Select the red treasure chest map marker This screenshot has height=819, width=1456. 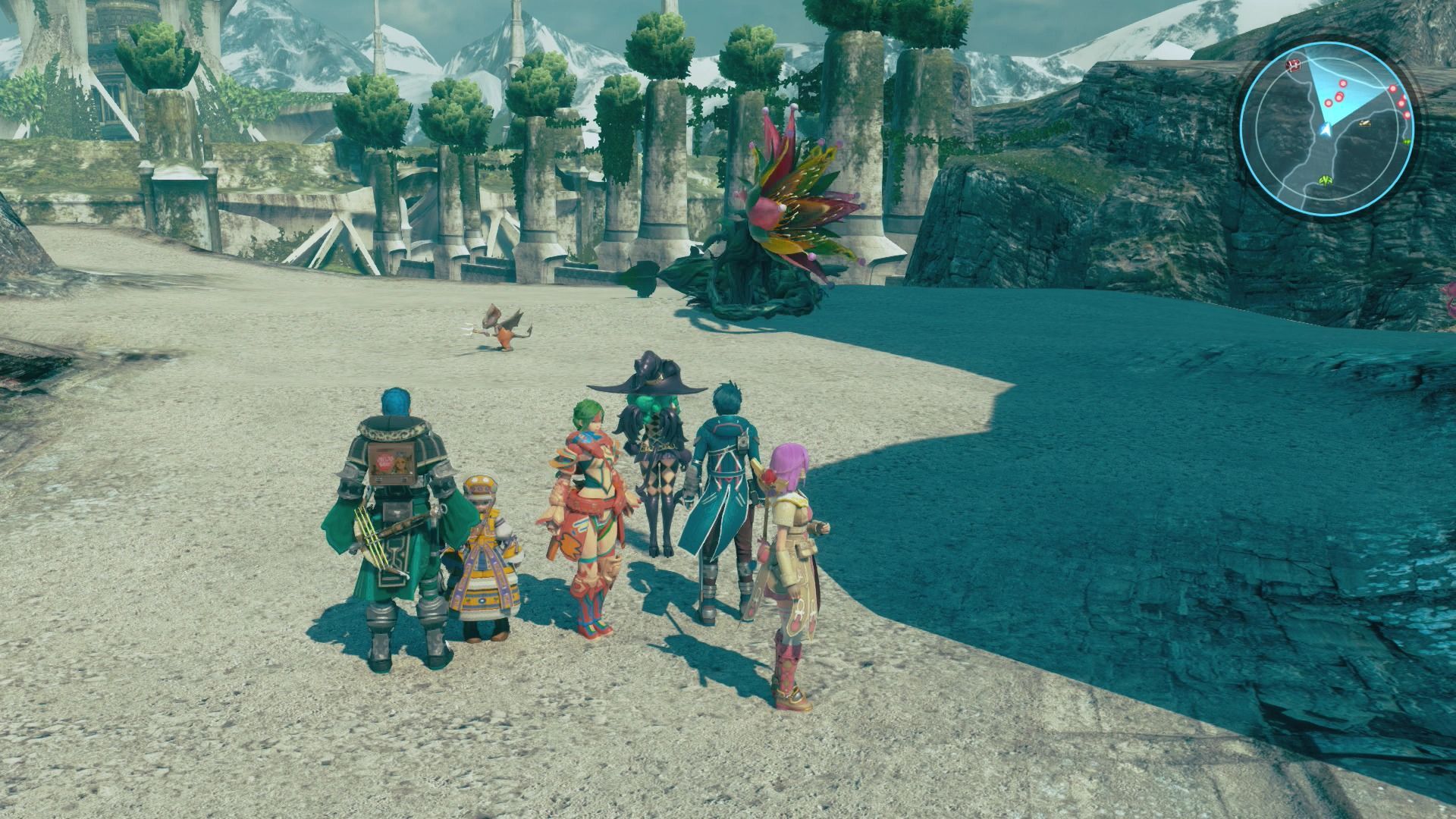pos(1292,64)
